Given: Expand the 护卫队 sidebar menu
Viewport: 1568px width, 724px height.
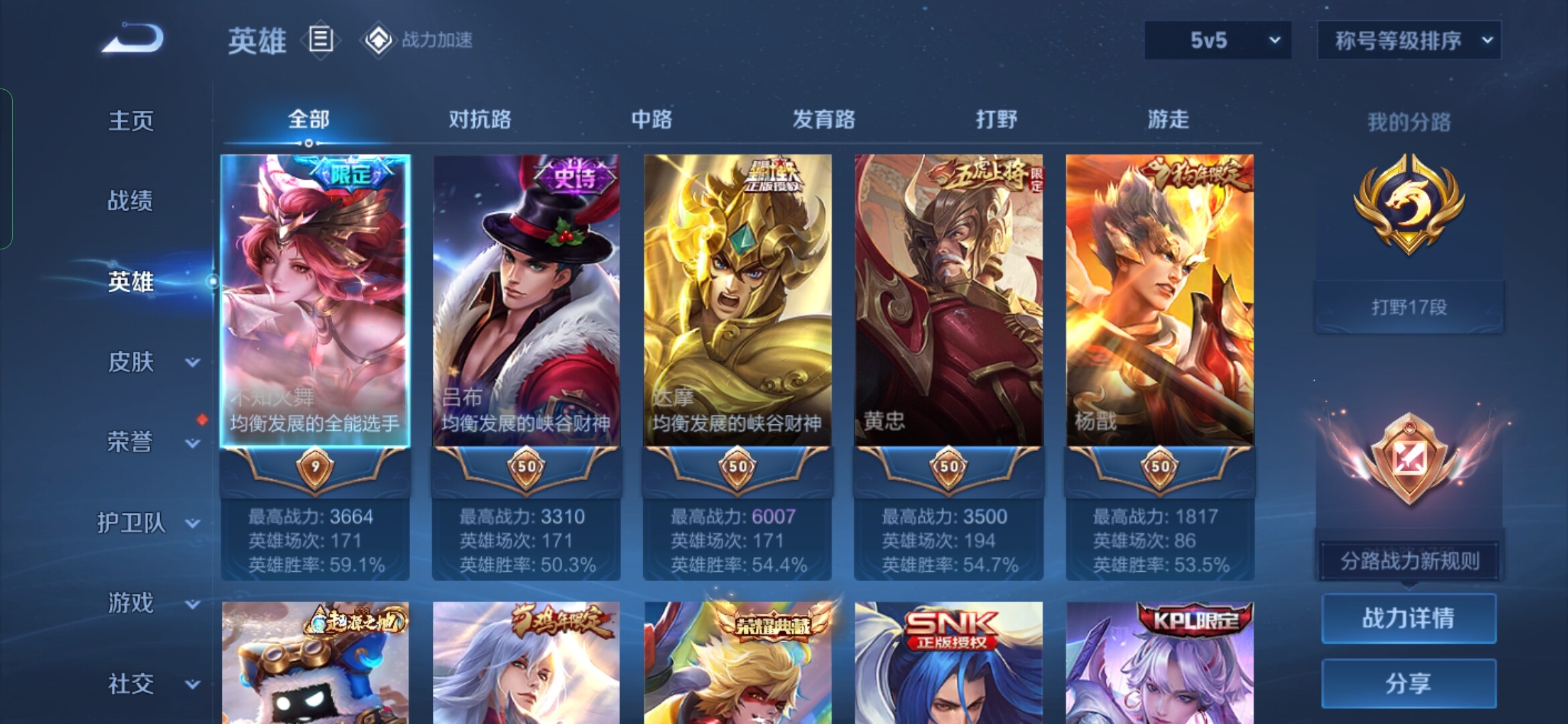Looking at the screenshot, I should [133, 523].
